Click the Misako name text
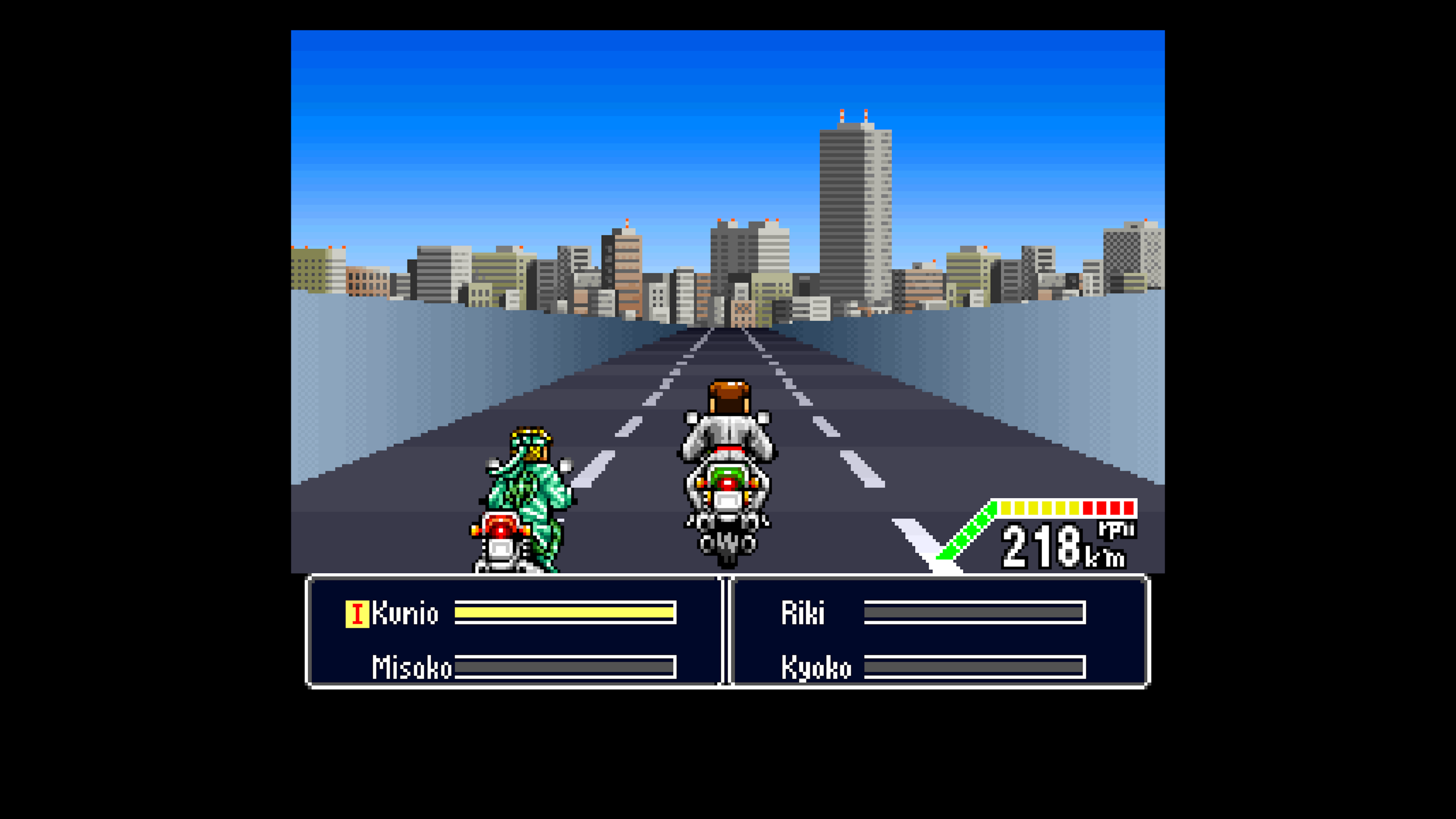Viewport: 1456px width, 819px height. tap(411, 668)
